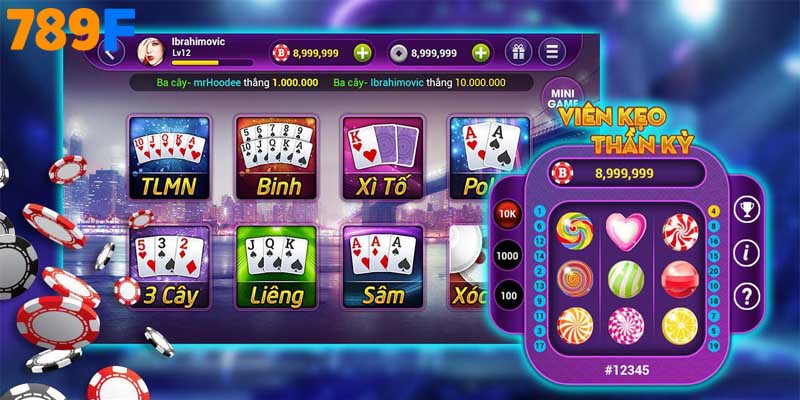Open the trophy leaderboard in mini game

(745, 211)
